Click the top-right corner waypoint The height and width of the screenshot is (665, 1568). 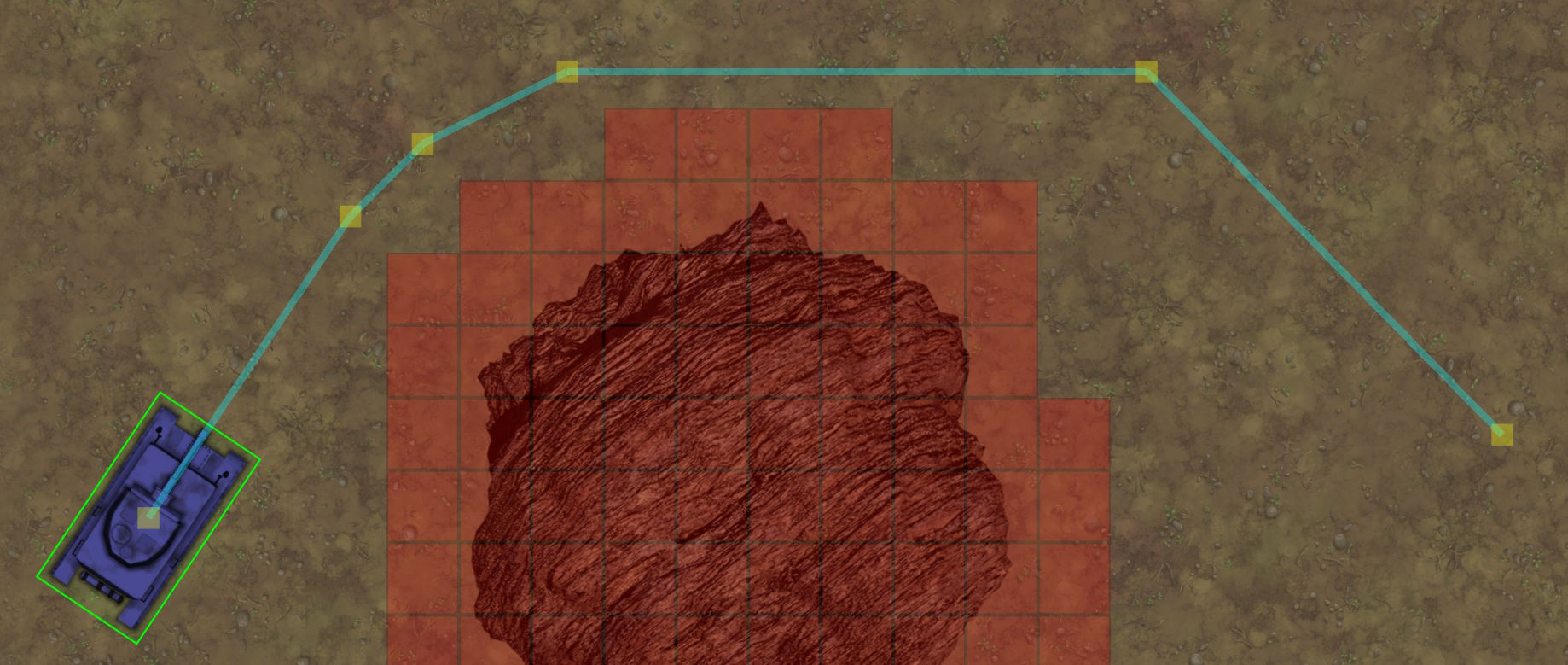[1147, 73]
